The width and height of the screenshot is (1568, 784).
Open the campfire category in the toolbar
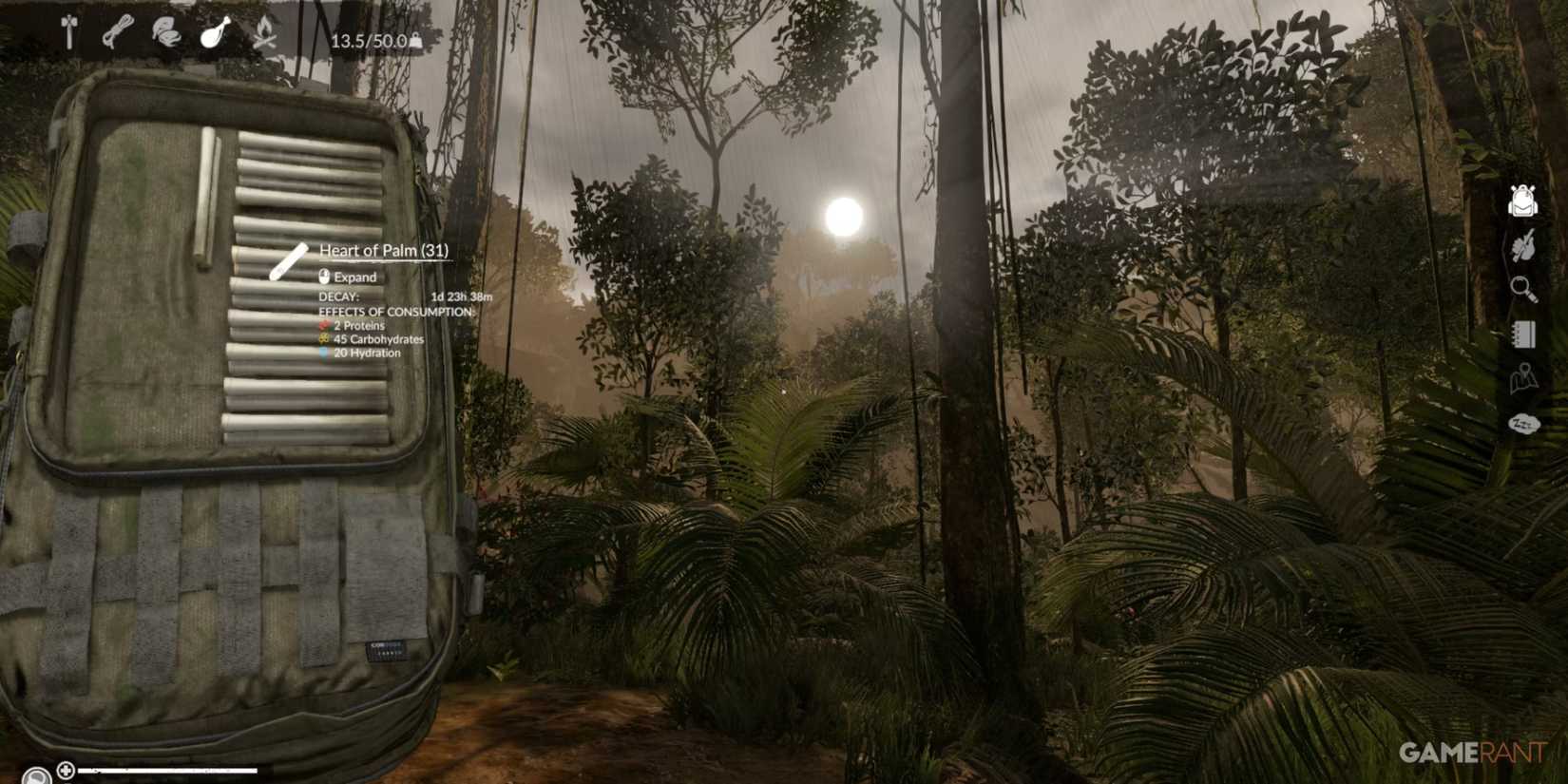tap(266, 29)
